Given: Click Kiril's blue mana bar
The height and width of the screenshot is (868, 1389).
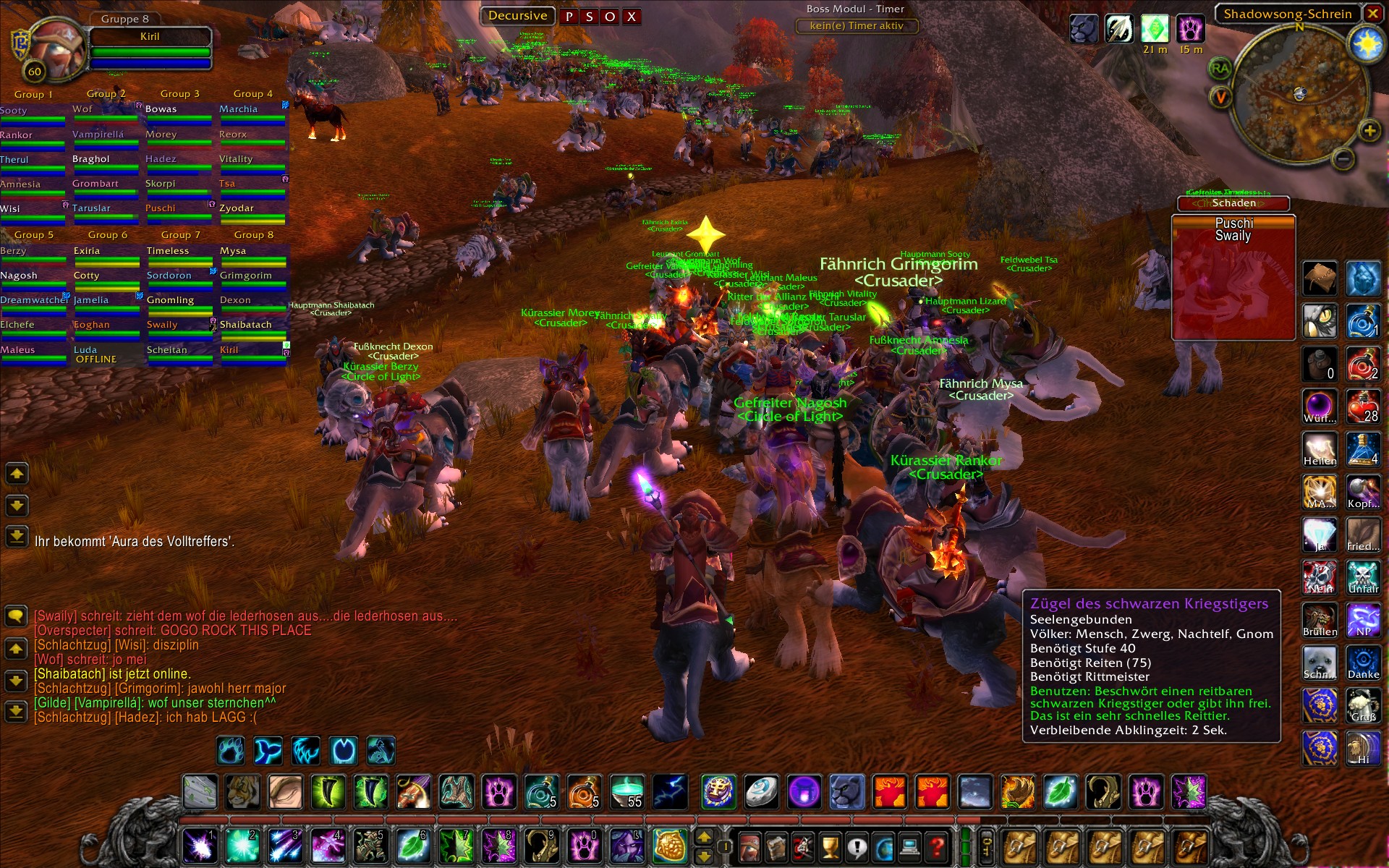Looking at the screenshot, I should point(150,64).
